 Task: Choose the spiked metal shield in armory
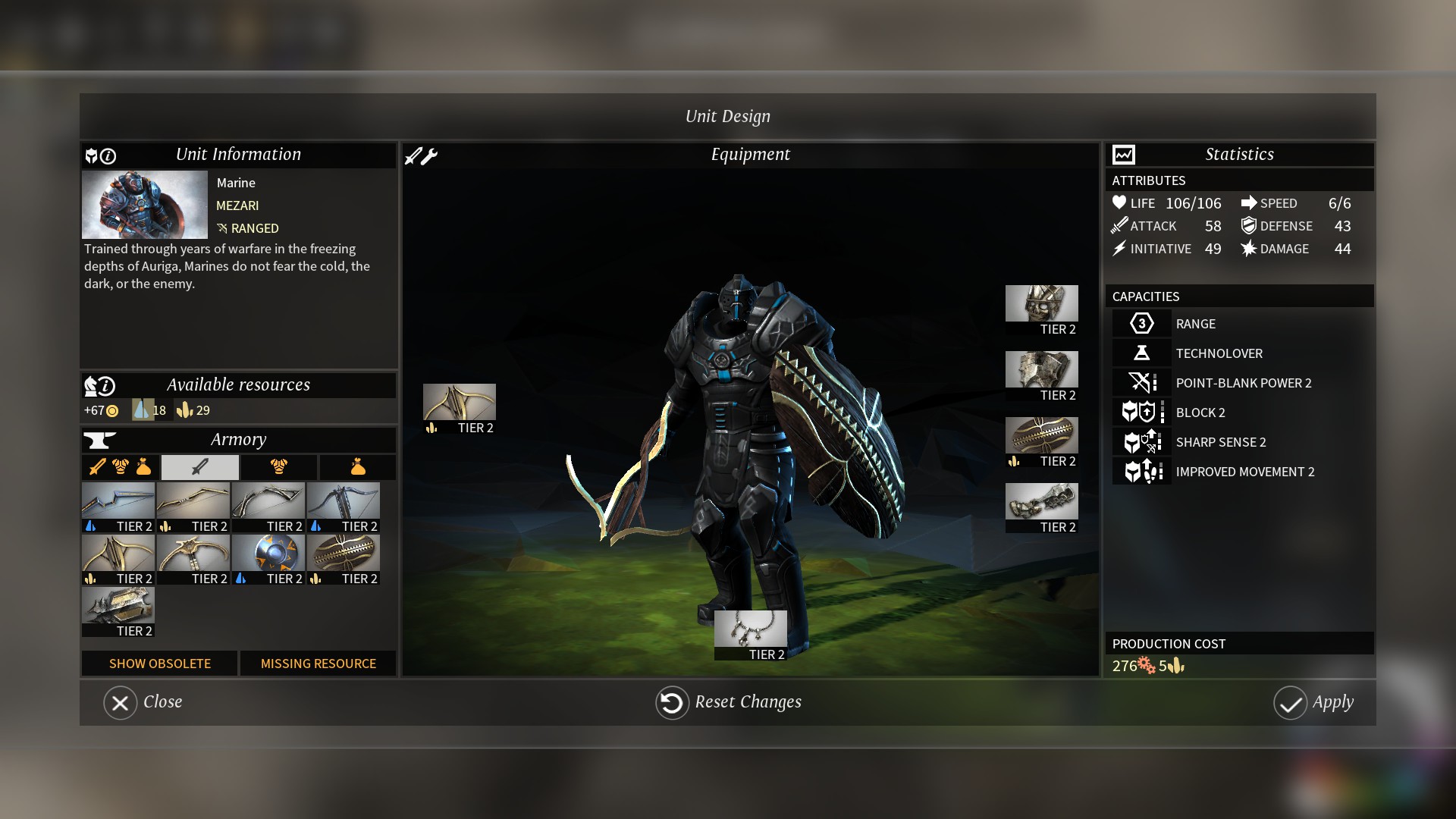point(118,606)
